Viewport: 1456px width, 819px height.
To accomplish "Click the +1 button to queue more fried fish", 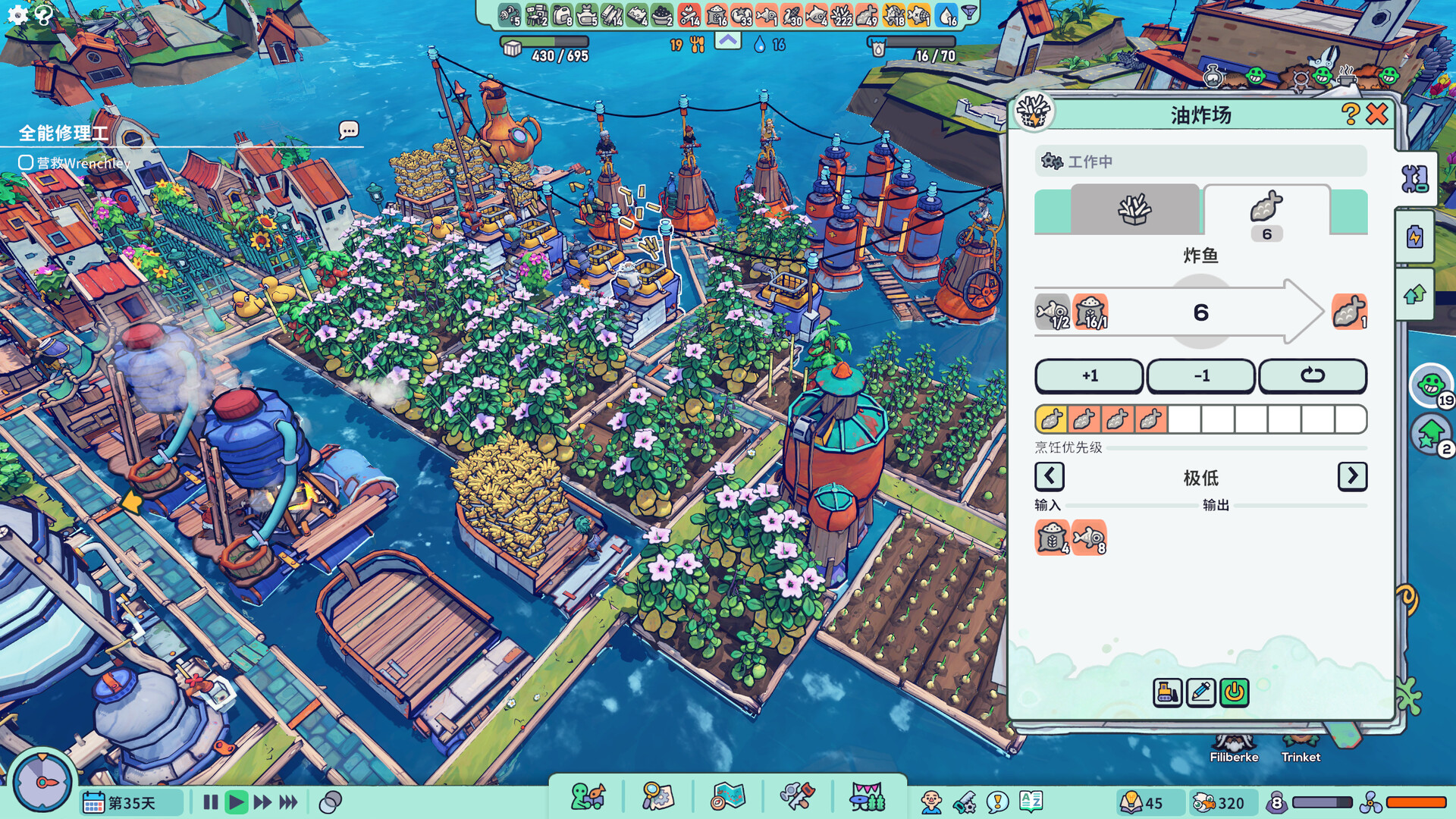I will click(1089, 375).
